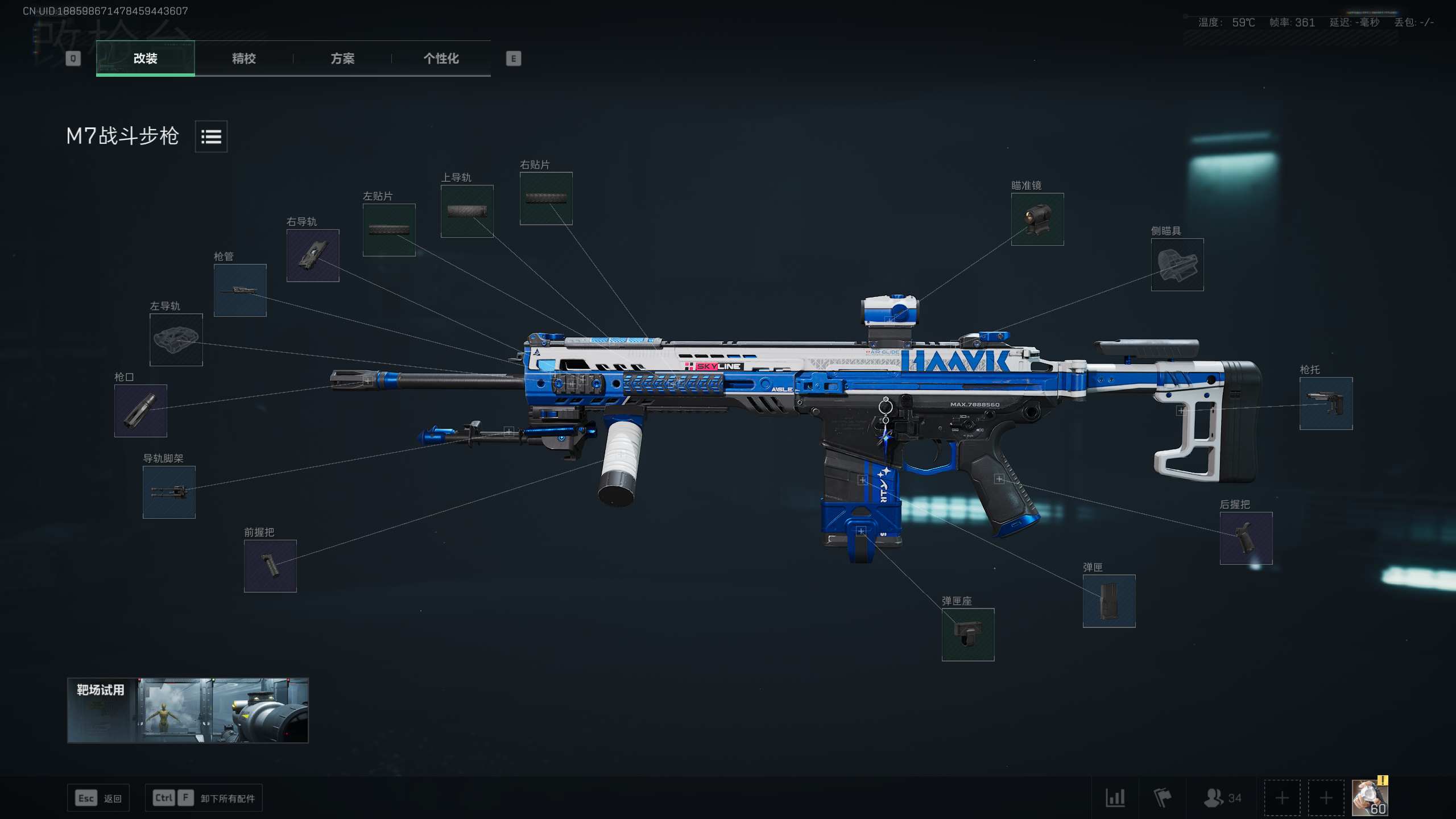1456x819 pixels.
Task: Choose the 弹匣 magazine slot
Action: (1109, 601)
